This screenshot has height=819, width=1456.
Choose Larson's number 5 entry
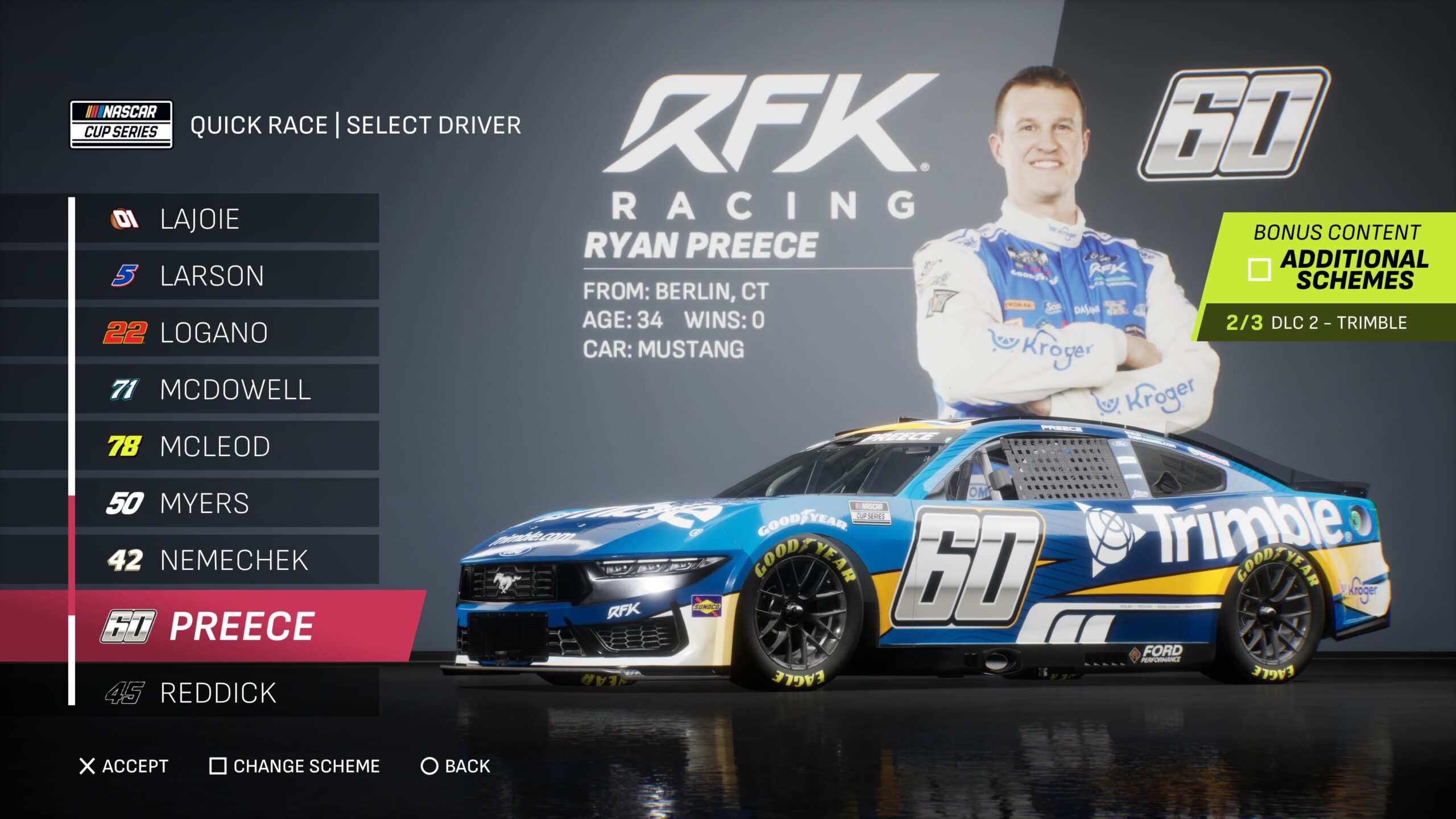pyautogui.click(x=227, y=276)
